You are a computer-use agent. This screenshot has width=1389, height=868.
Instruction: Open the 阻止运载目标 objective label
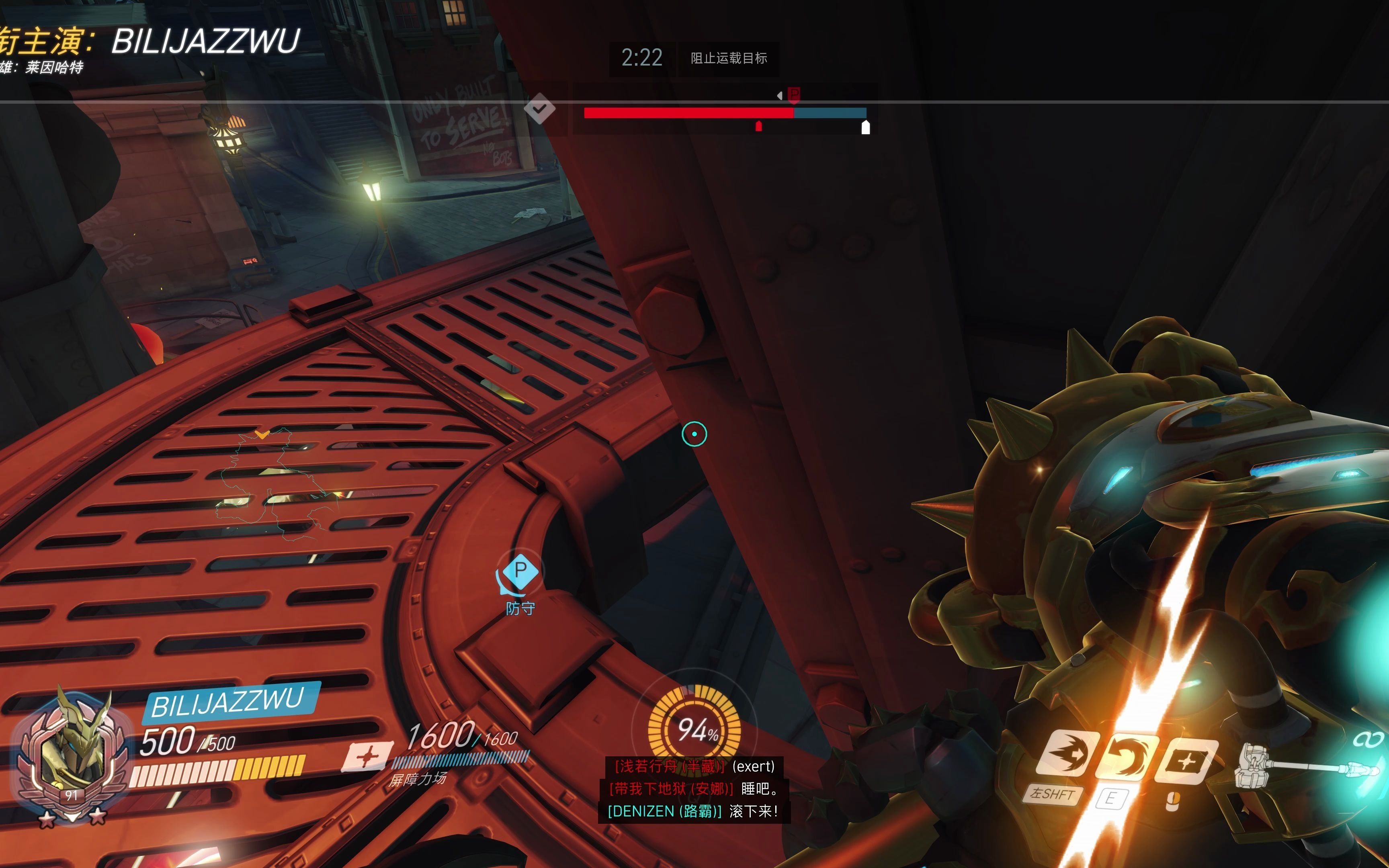[x=728, y=58]
